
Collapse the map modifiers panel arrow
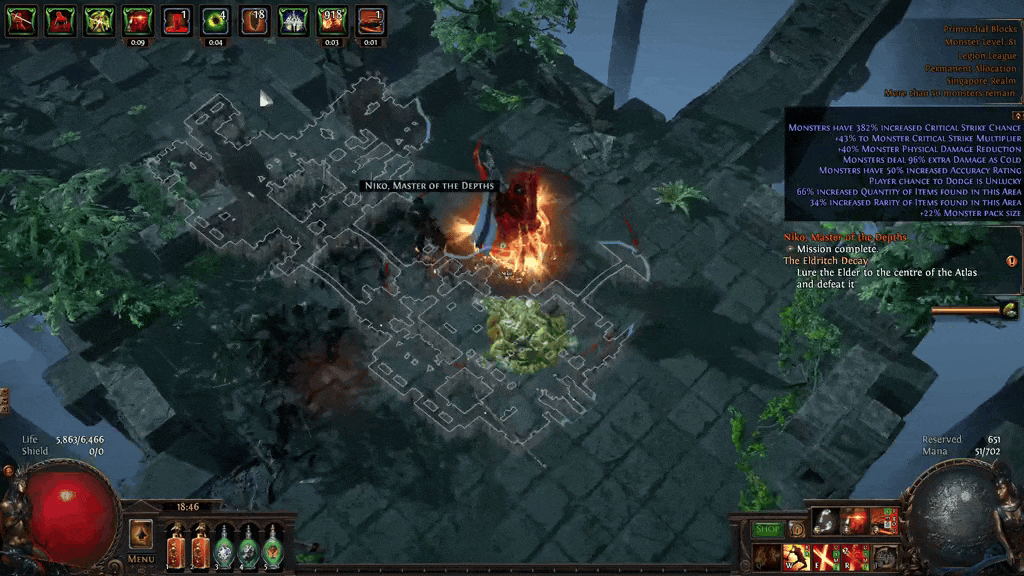(1017, 115)
